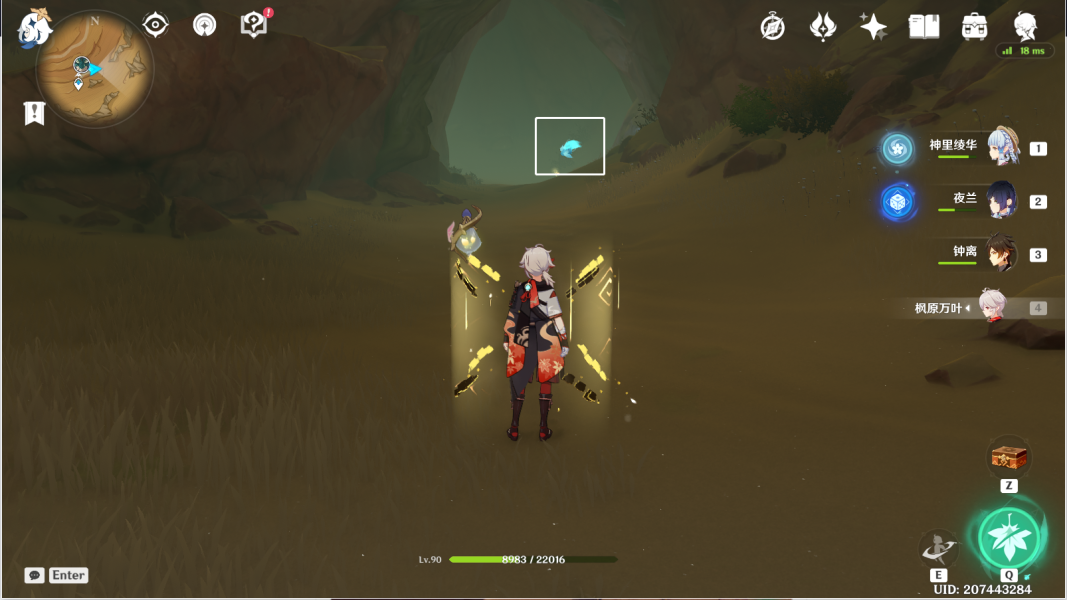Activate the green elemental burst
Screen dimensions: 1067x600
point(1009,536)
